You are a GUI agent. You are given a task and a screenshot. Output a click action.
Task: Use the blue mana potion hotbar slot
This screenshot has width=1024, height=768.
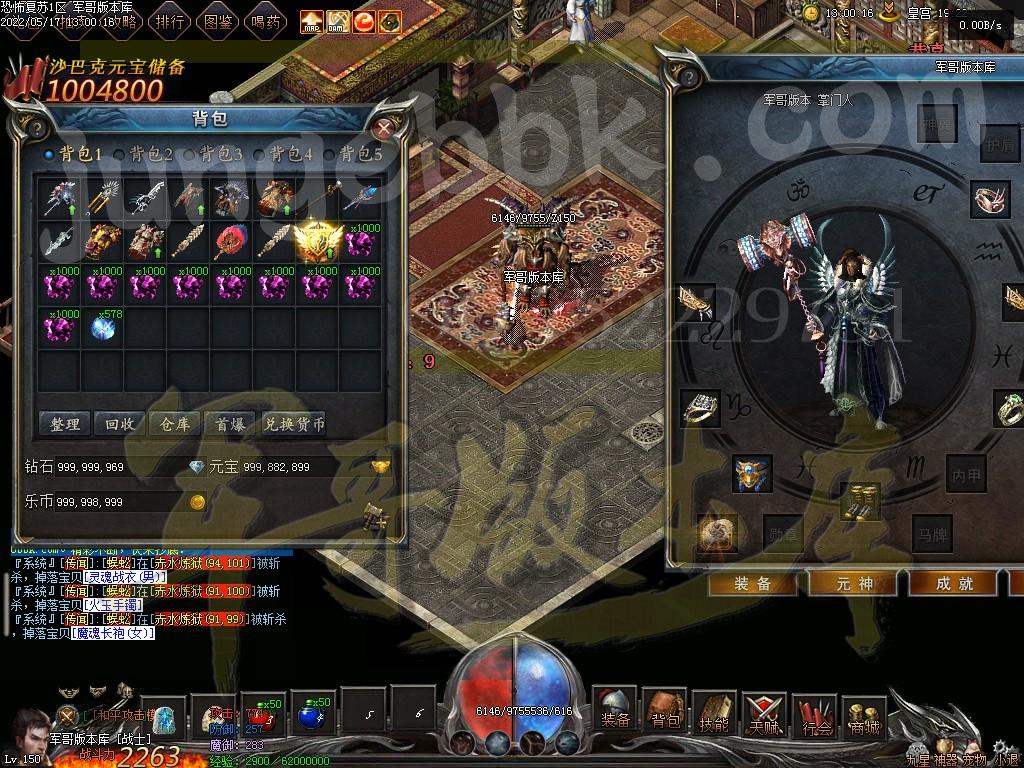click(x=313, y=716)
